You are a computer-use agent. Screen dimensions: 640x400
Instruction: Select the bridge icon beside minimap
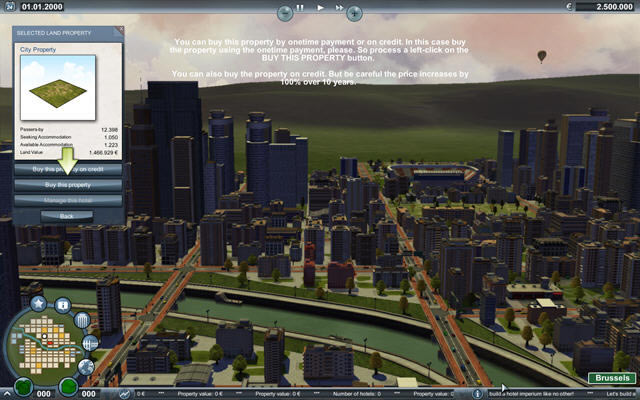(x=91, y=343)
